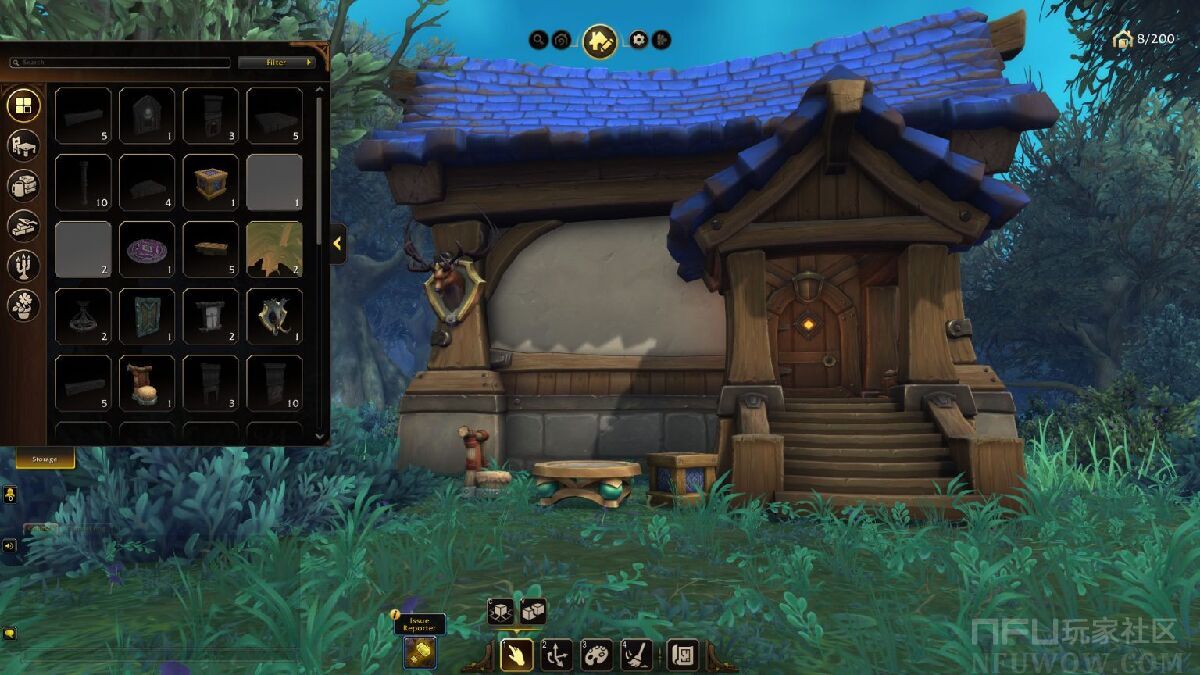Select the all-categories grid tab
The width and height of the screenshot is (1200, 675).
(24, 105)
